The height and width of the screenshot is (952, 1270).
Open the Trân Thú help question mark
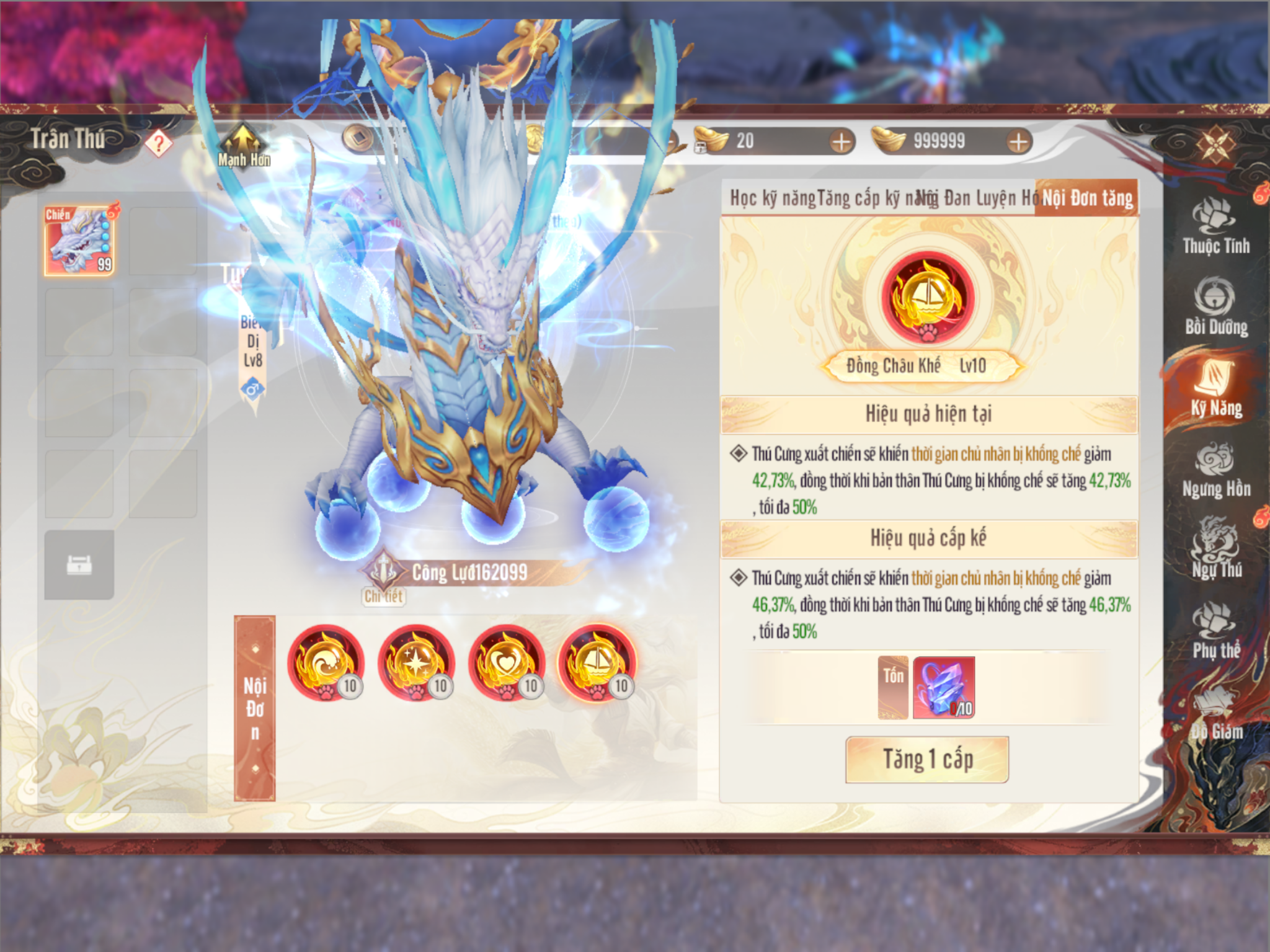coord(159,143)
